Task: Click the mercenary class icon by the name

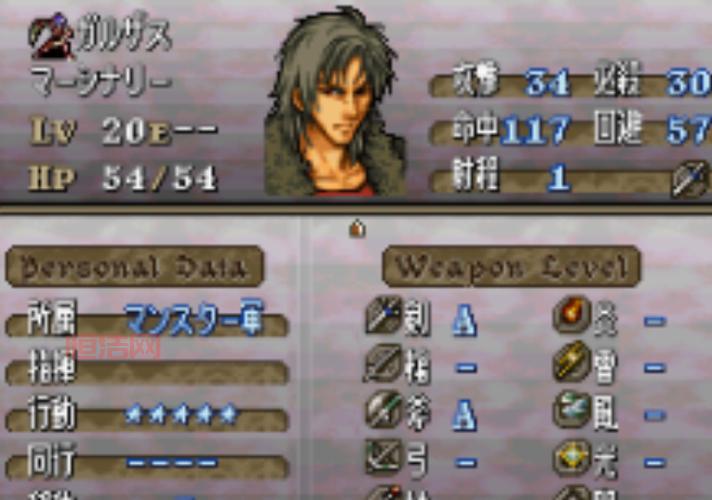Action: 46,37
